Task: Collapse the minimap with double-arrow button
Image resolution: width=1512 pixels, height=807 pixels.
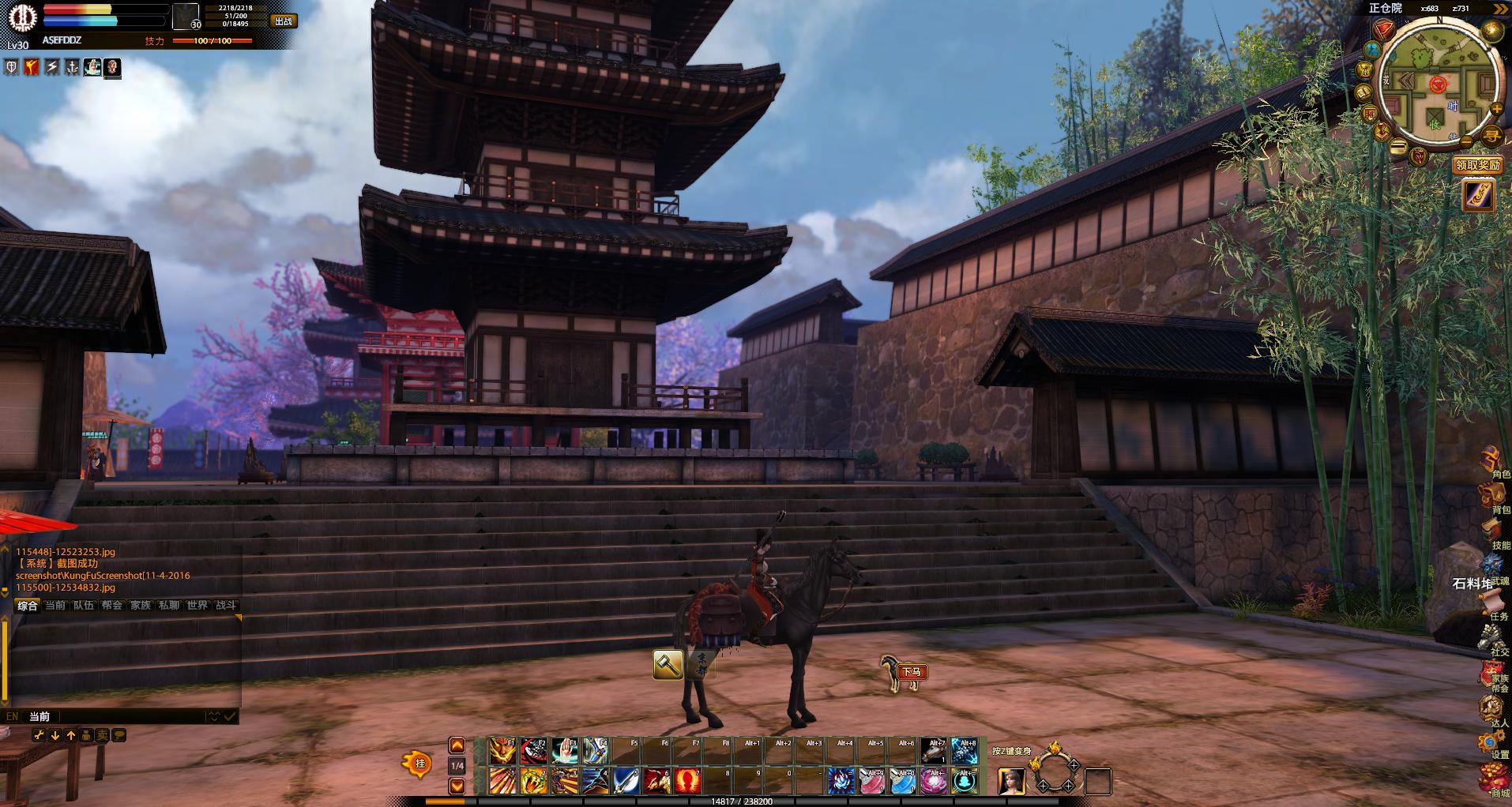Action: tap(1499, 9)
